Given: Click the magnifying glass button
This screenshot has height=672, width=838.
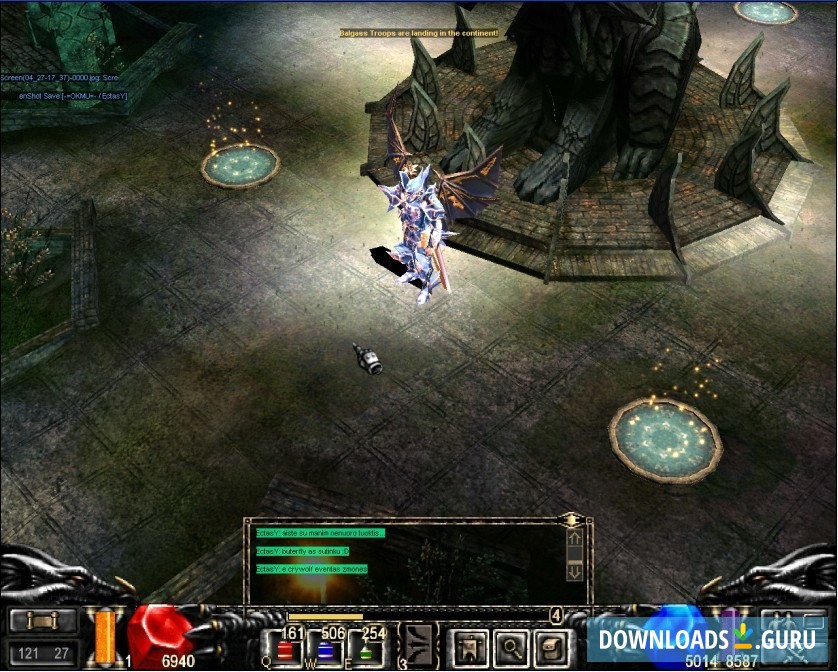Looking at the screenshot, I should [509, 645].
